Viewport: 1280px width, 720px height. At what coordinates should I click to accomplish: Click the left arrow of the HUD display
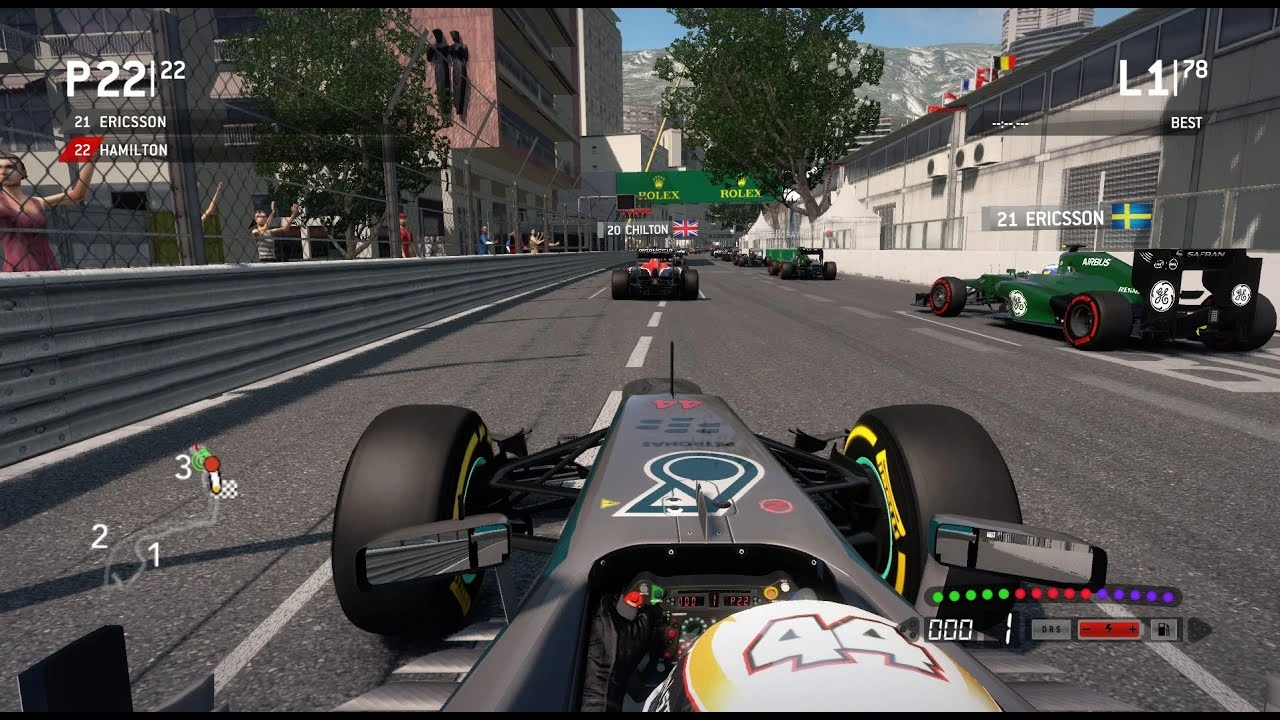(x=908, y=629)
